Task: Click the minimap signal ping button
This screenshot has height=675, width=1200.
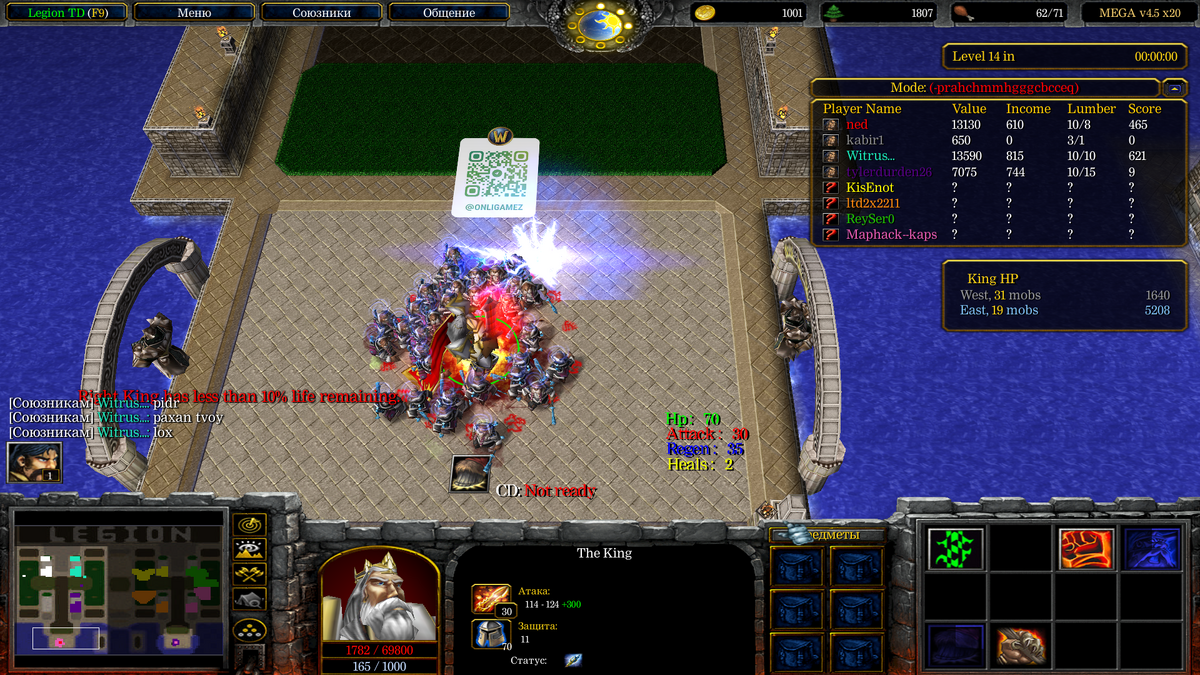Action: (x=248, y=524)
